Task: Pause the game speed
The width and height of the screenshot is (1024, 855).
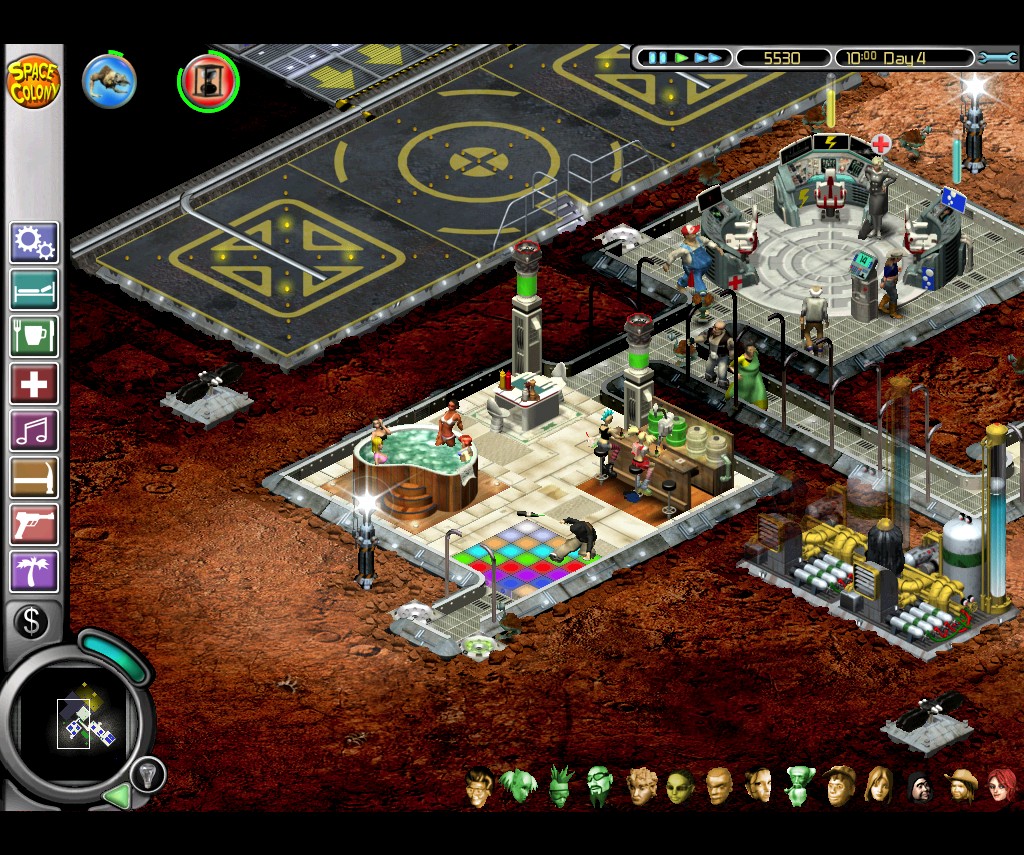Action: pyautogui.click(x=657, y=58)
